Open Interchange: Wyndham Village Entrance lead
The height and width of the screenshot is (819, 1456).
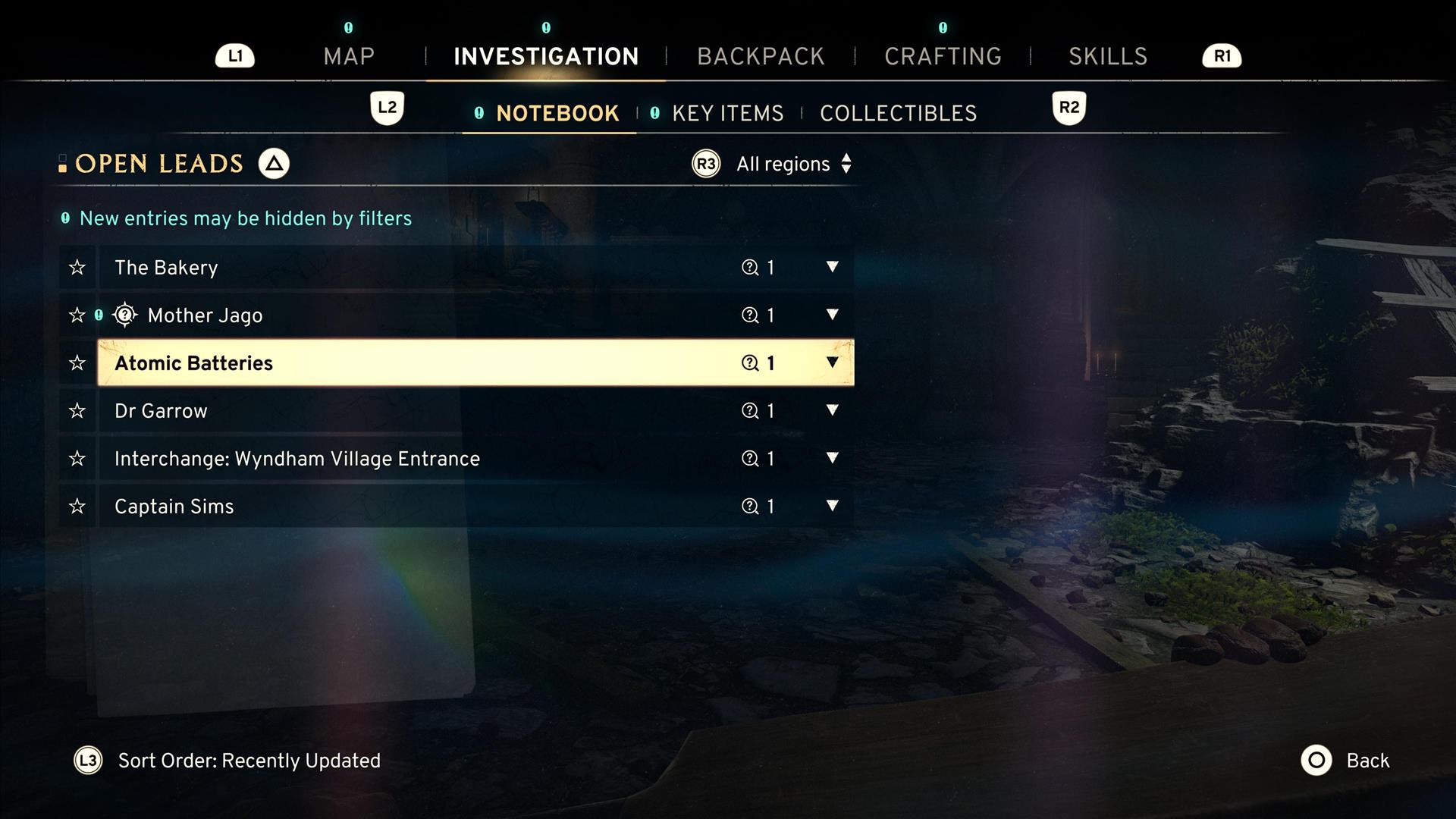297,459
